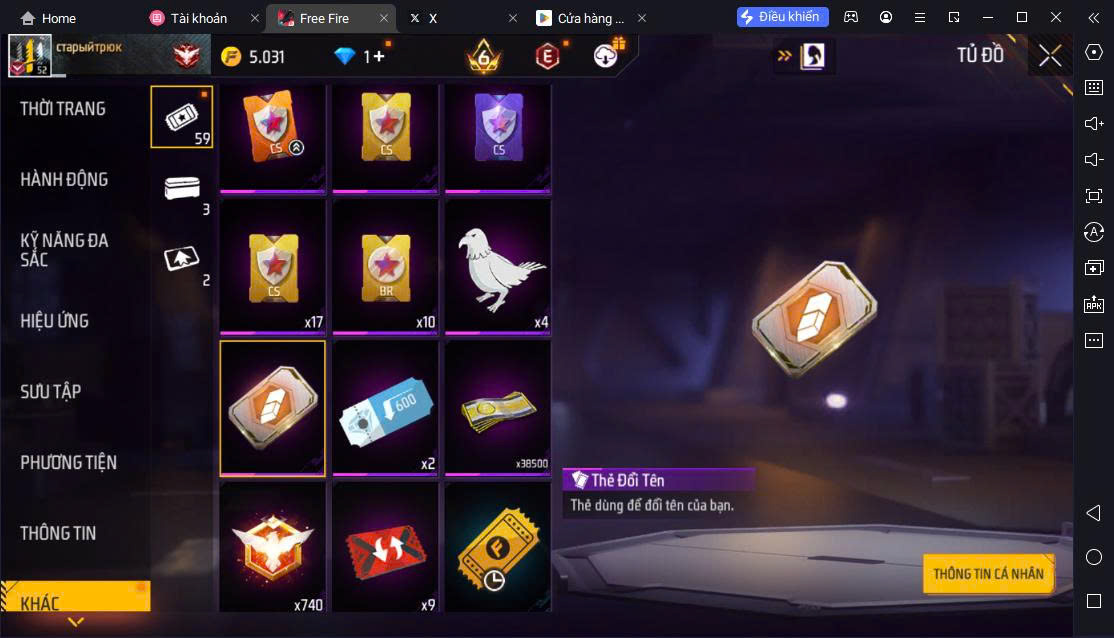The image size is (1114, 638).
Task: Switch to the Thông Tin category
Action: [59, 533]
